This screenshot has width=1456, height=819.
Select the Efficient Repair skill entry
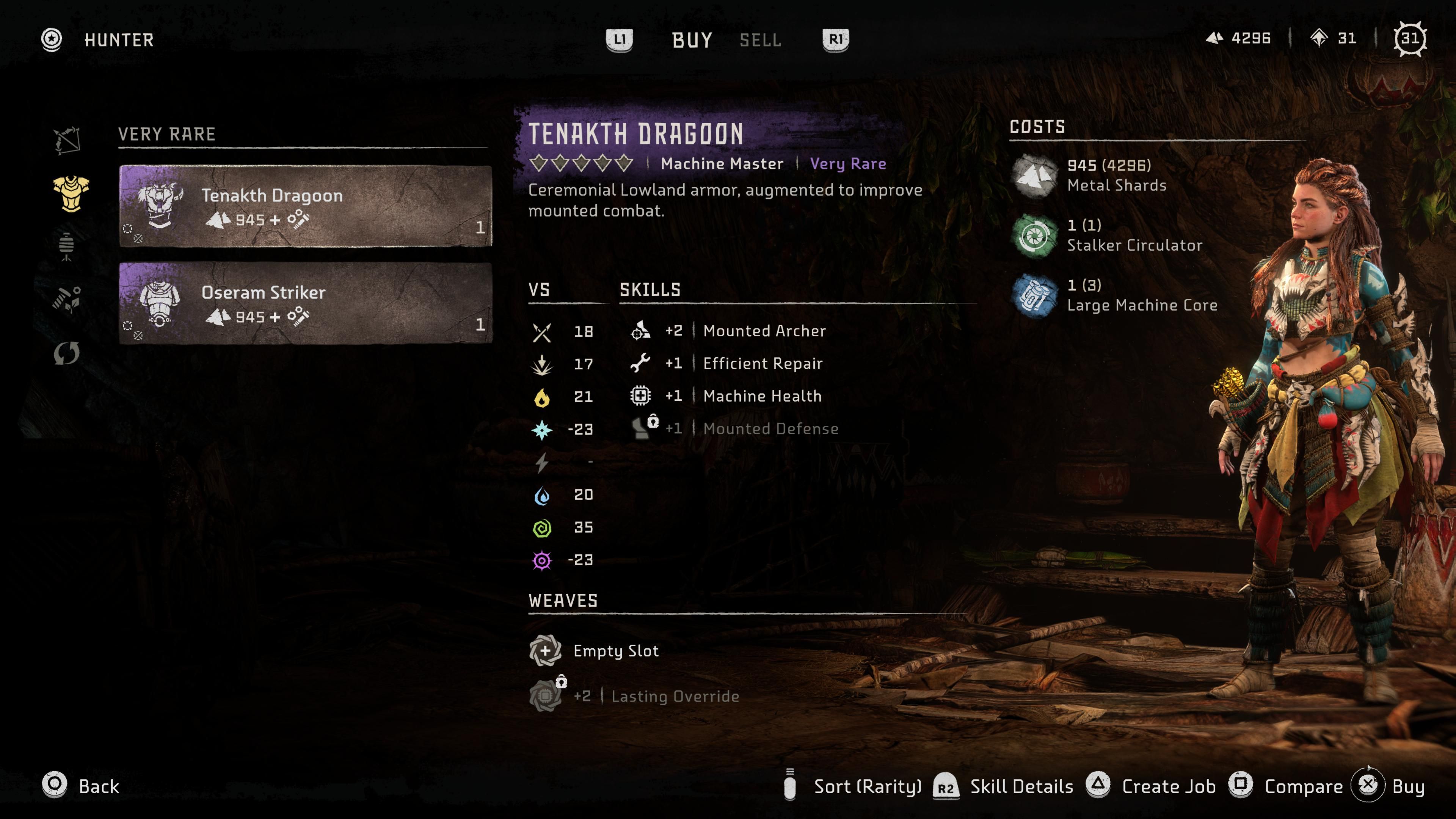point(762,364)
